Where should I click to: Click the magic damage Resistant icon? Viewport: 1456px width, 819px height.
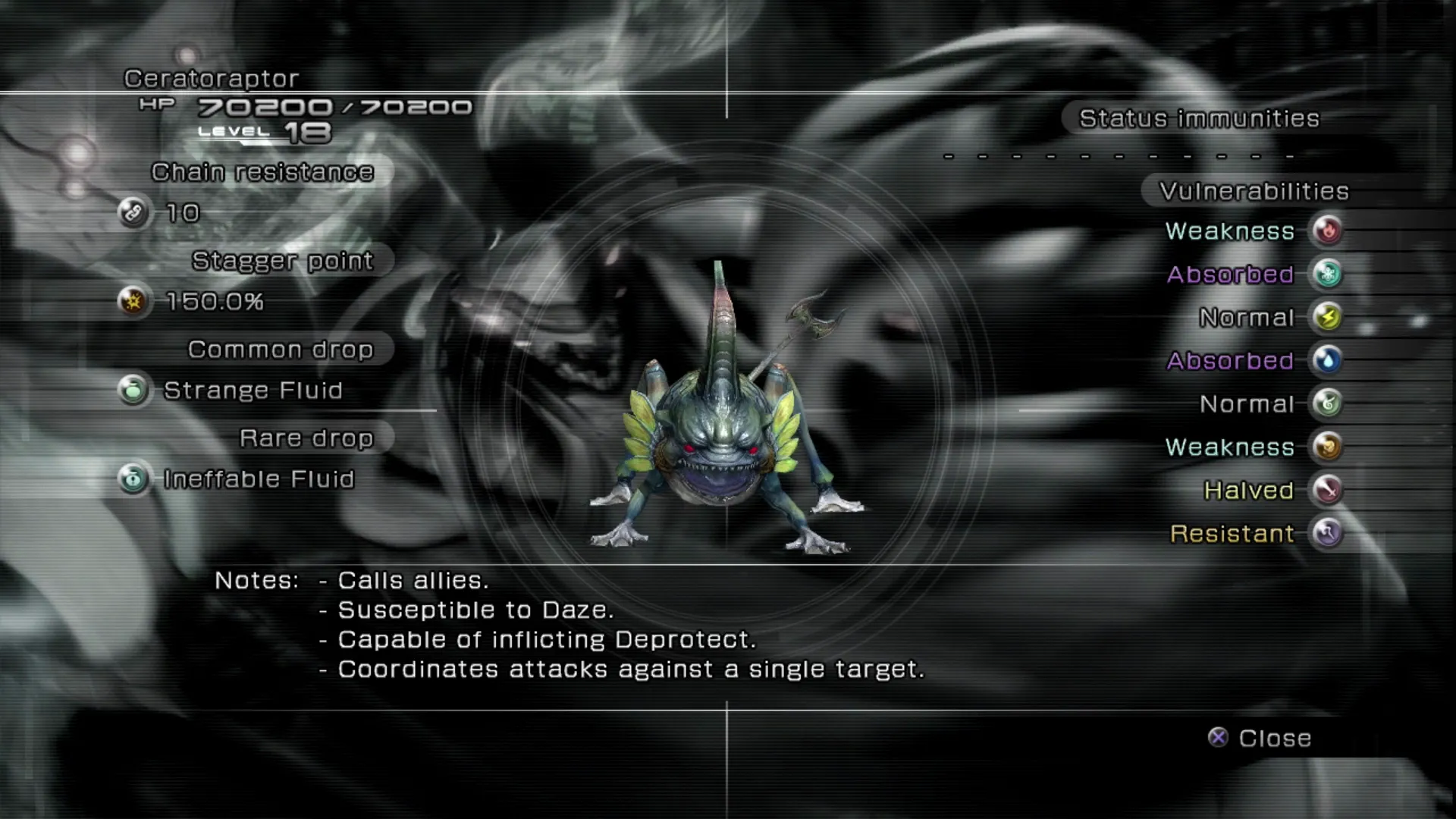(1327, 533)
